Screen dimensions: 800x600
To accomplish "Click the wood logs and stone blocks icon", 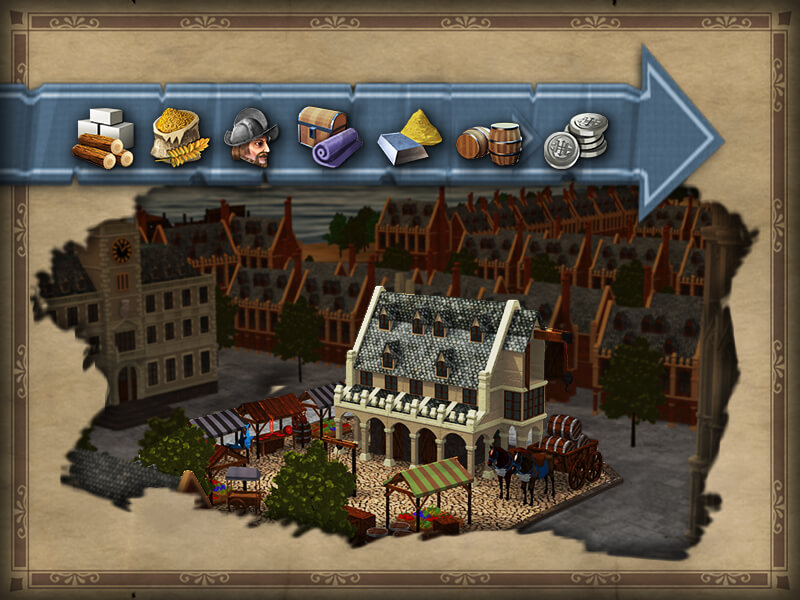I will tap(104, 138).
